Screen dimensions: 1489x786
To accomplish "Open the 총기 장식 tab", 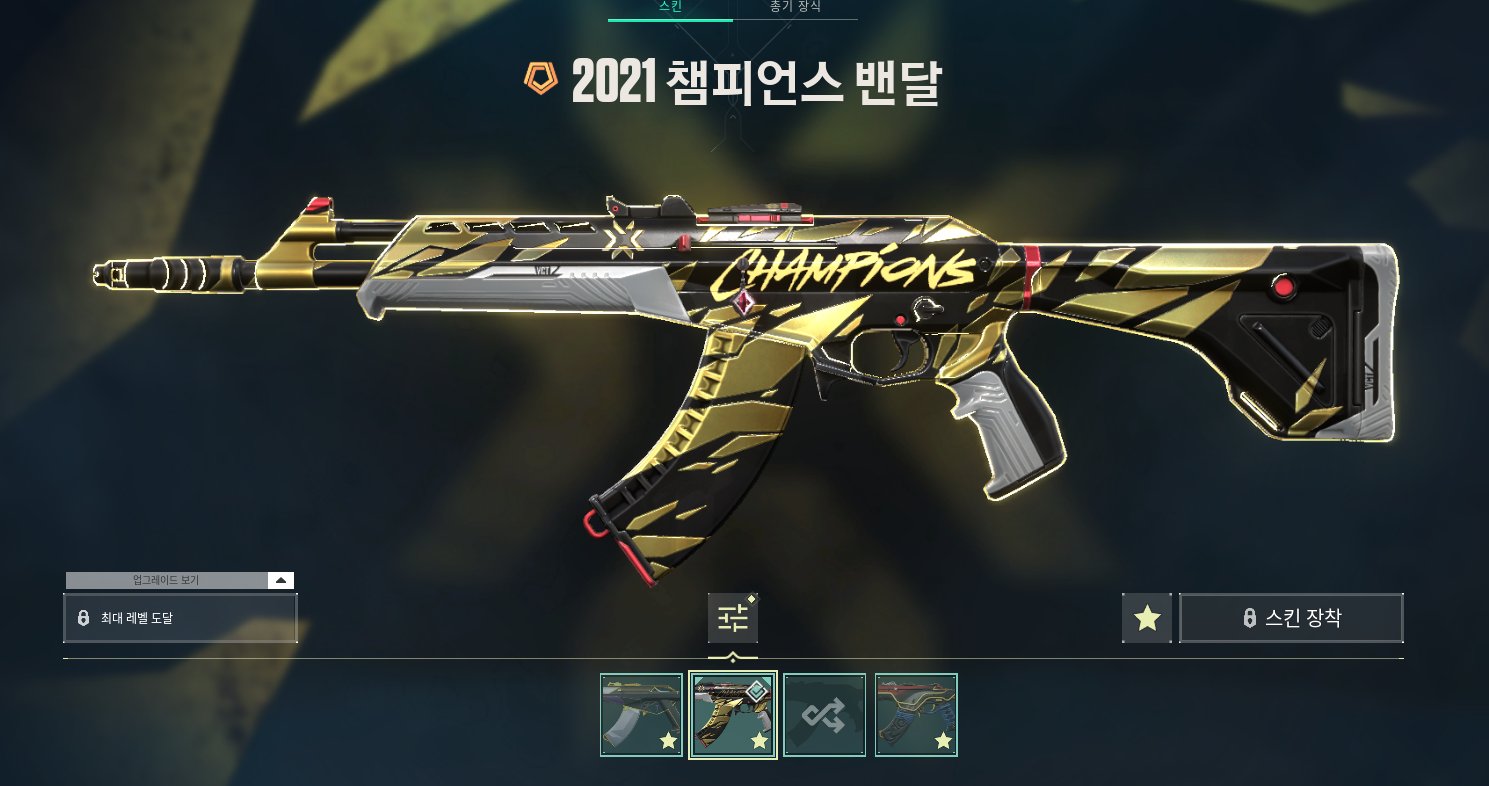I will [795, 7].
